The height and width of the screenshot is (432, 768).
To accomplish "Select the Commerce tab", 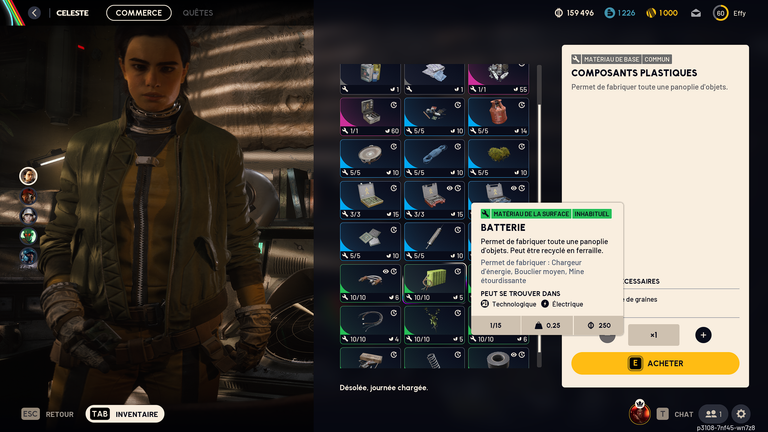I will point(138,13).
